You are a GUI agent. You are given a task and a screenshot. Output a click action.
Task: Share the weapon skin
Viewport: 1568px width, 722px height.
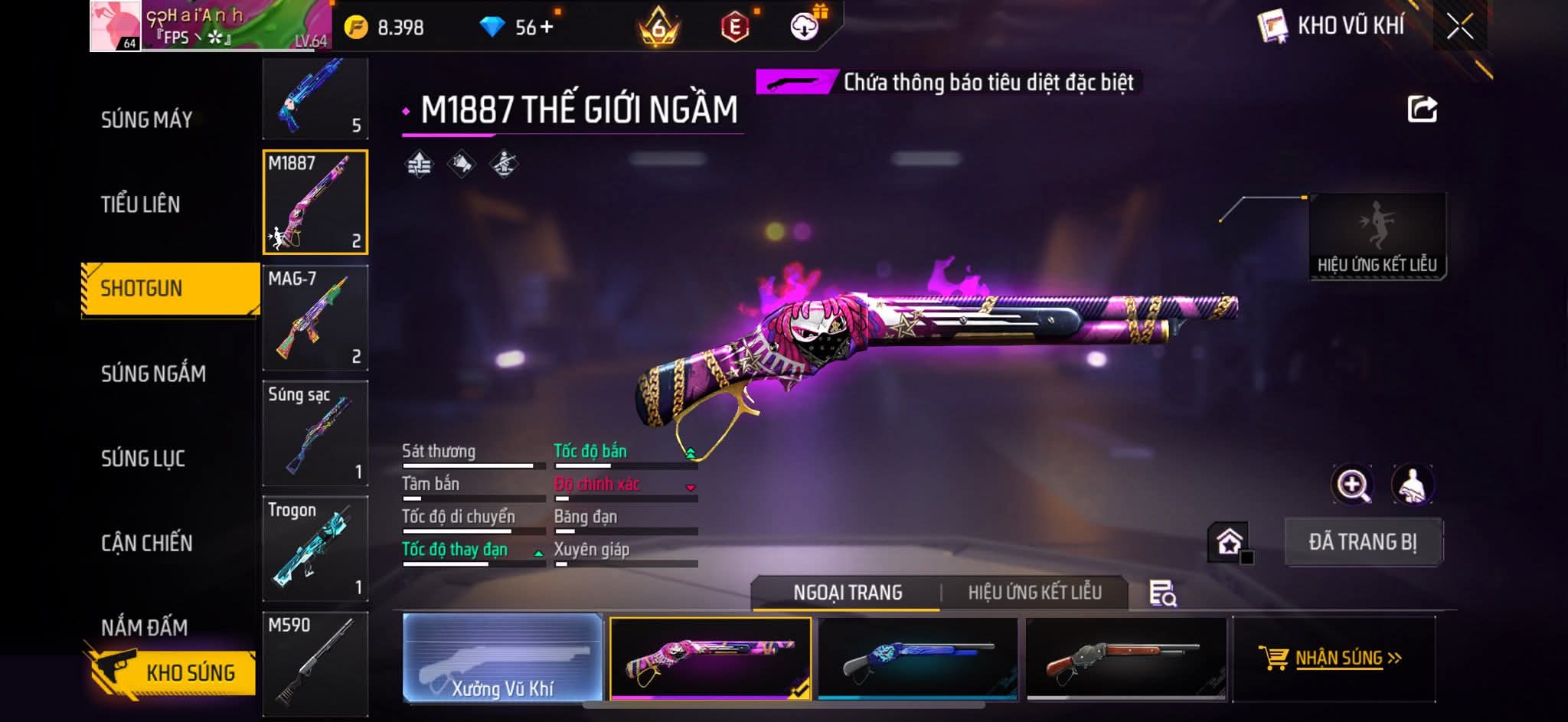tap(1422, 109)
